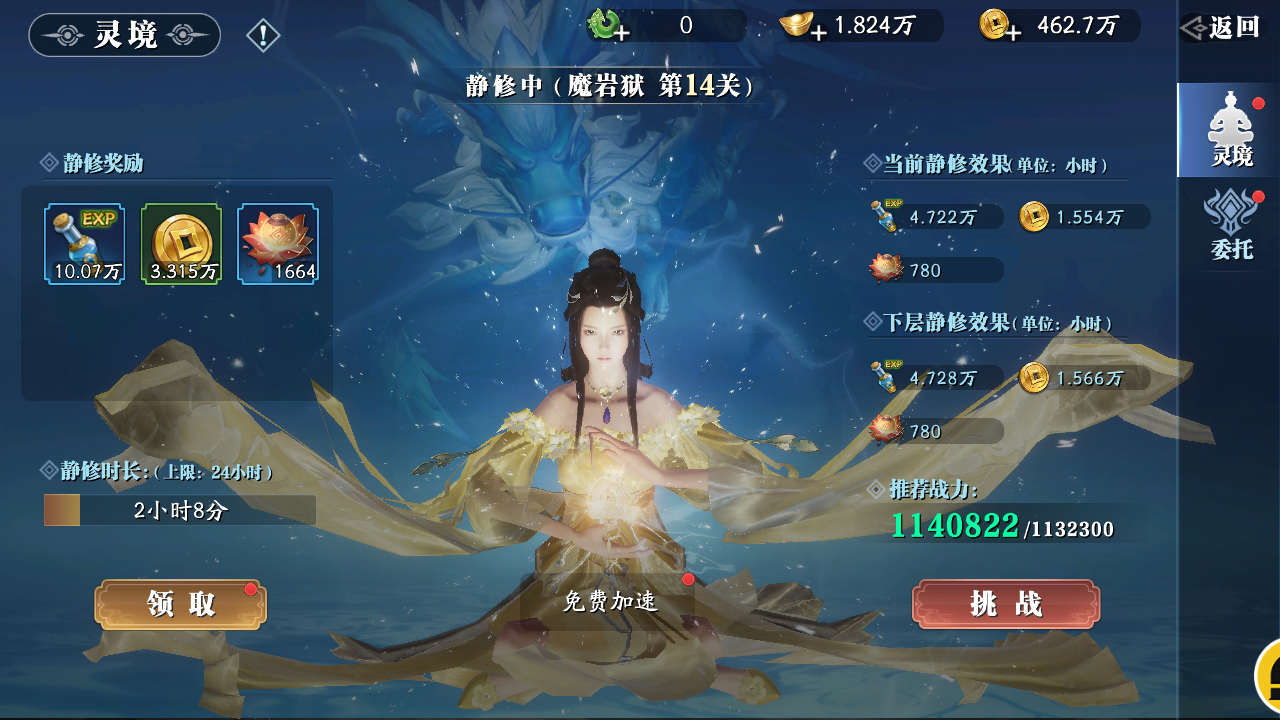Select the EXP potion reward slot
The height and width of the screenshot is (720, 1280).
[x=85, y=244]
